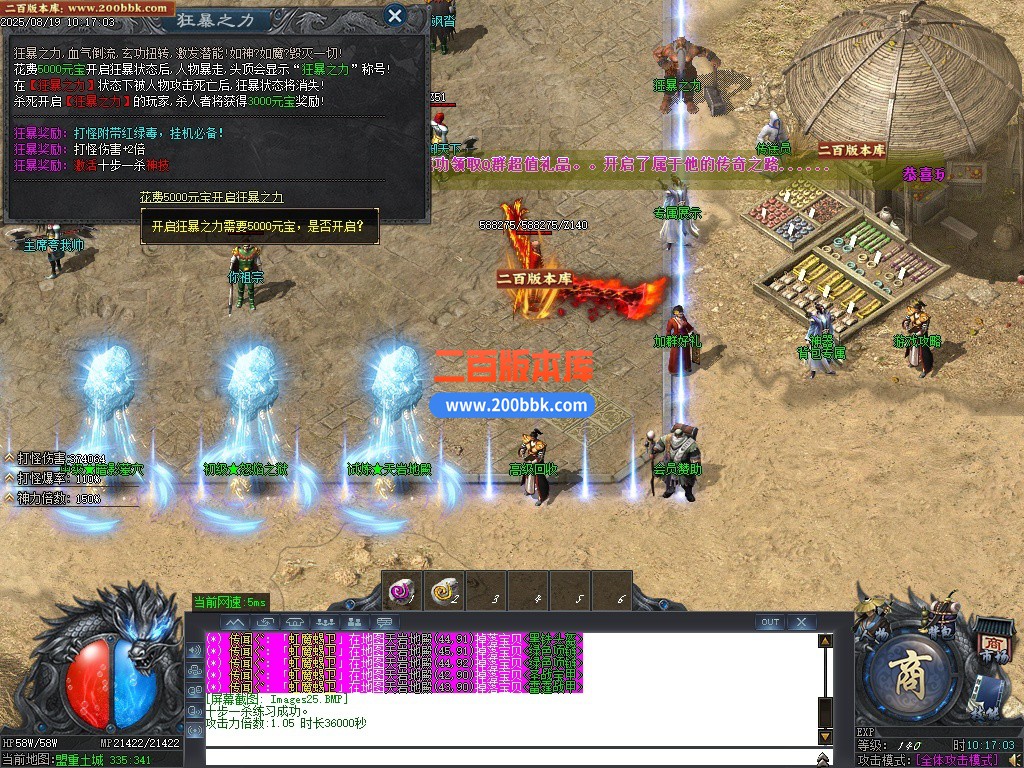The height and width of the screenshot is (768, 1024).
Task: Close the chat panel with its X button
Action: tap(801, 622)
